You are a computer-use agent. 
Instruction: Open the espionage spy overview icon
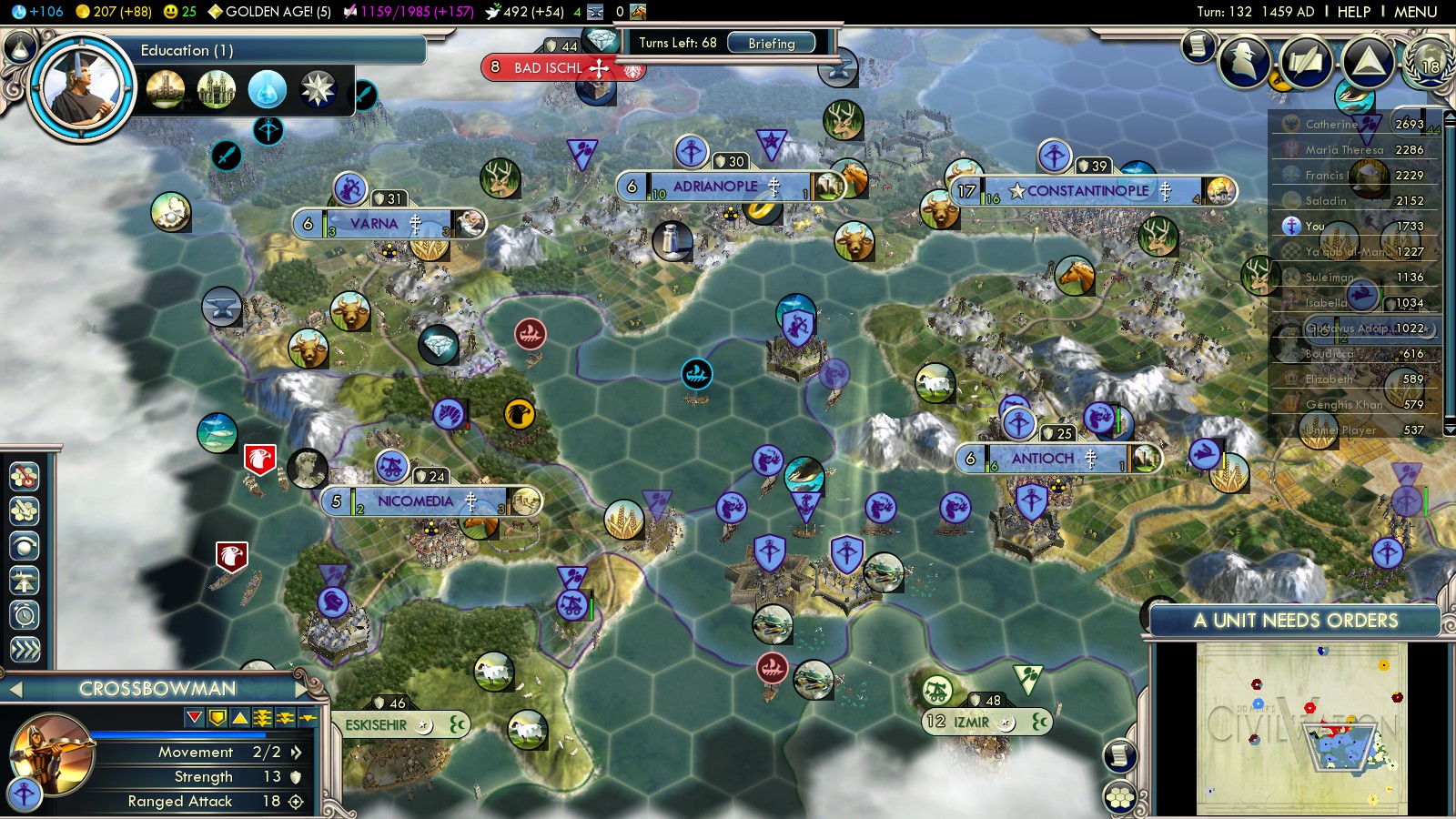[x=1244, y=61]
